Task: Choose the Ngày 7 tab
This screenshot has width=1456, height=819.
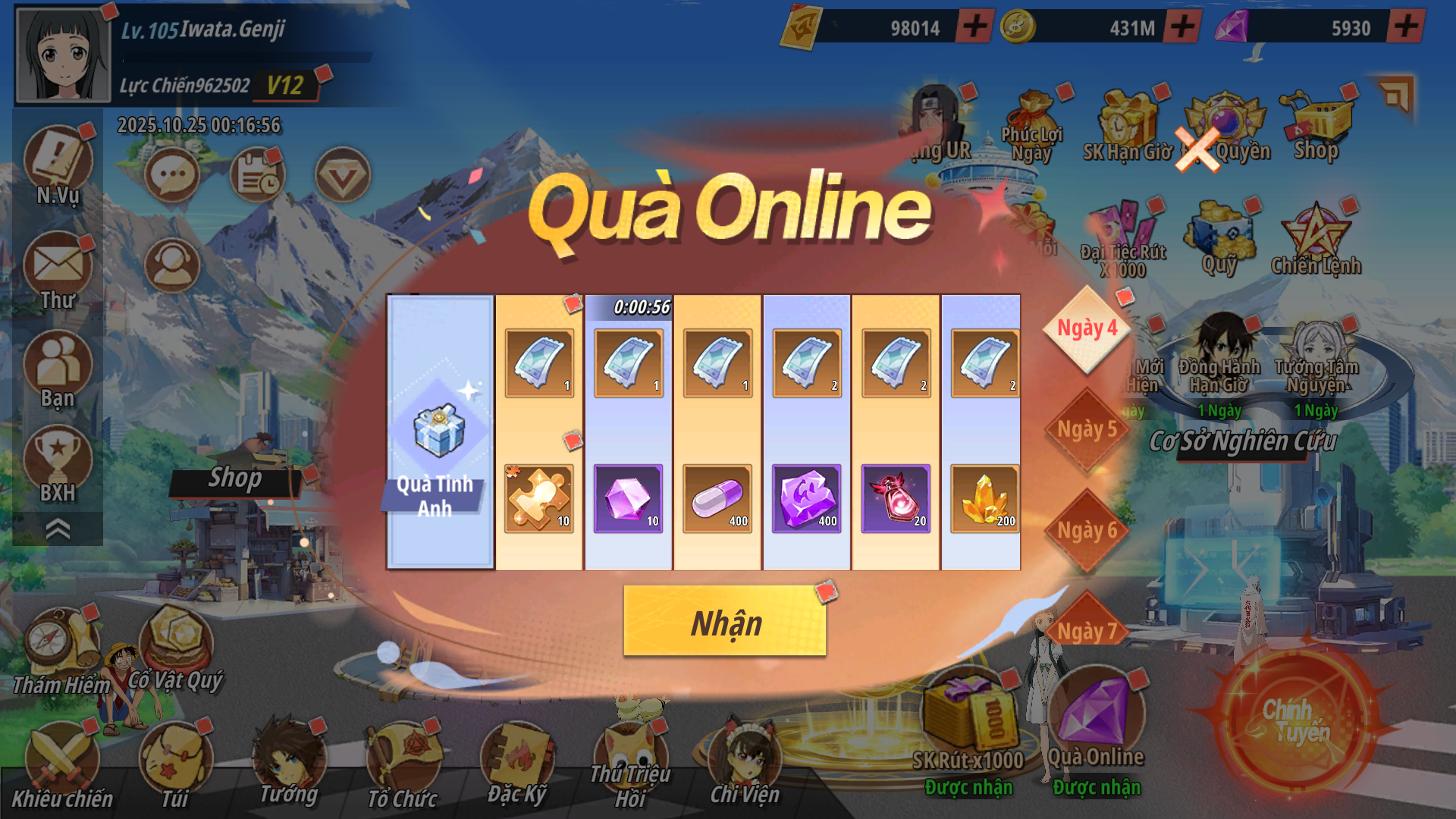Action: [x=1087, y=629]
